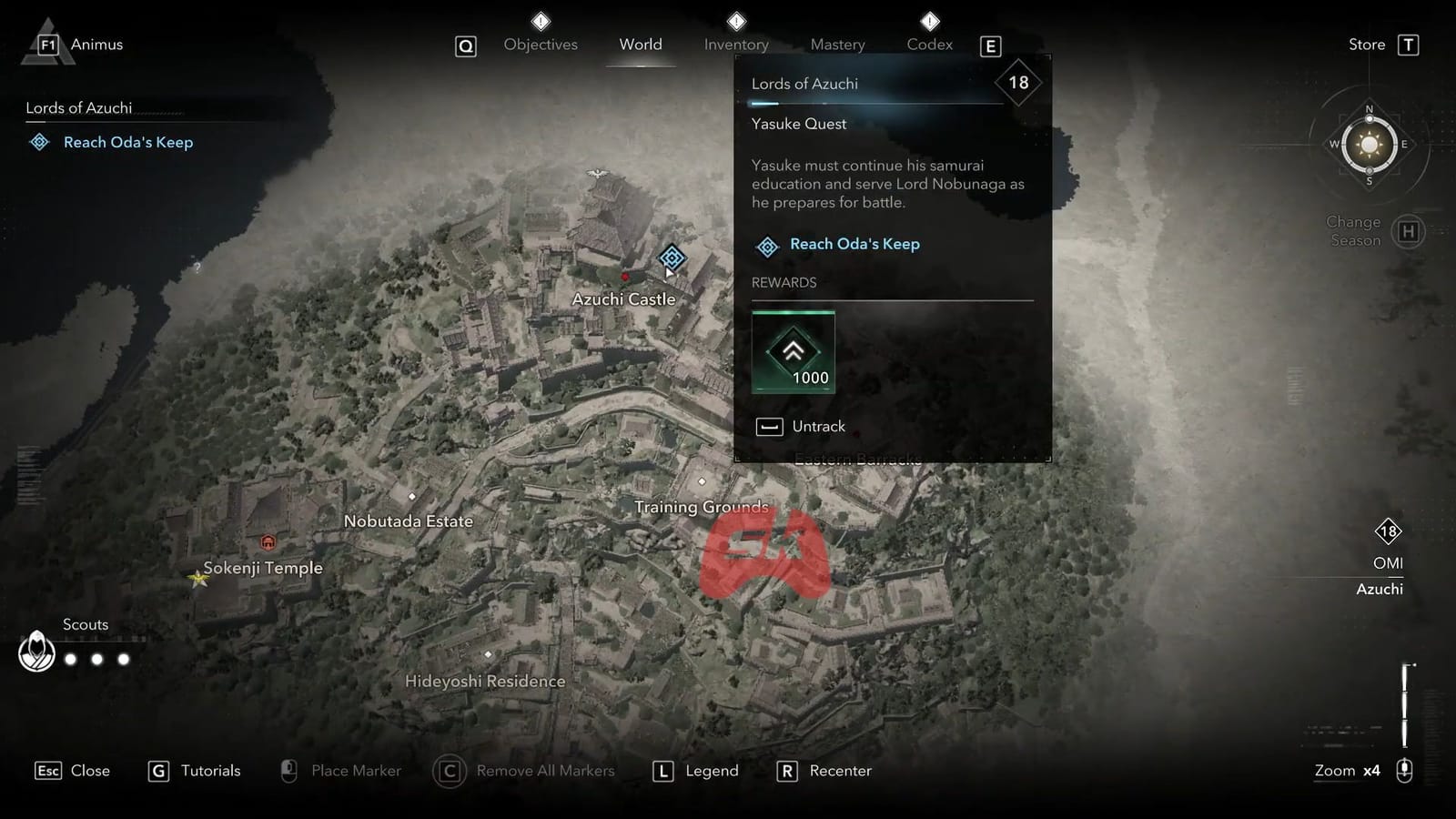The height and width of the screenshot is (819, 1456).
Task: Switch to the Inventory tab
Action: [735, 44]
